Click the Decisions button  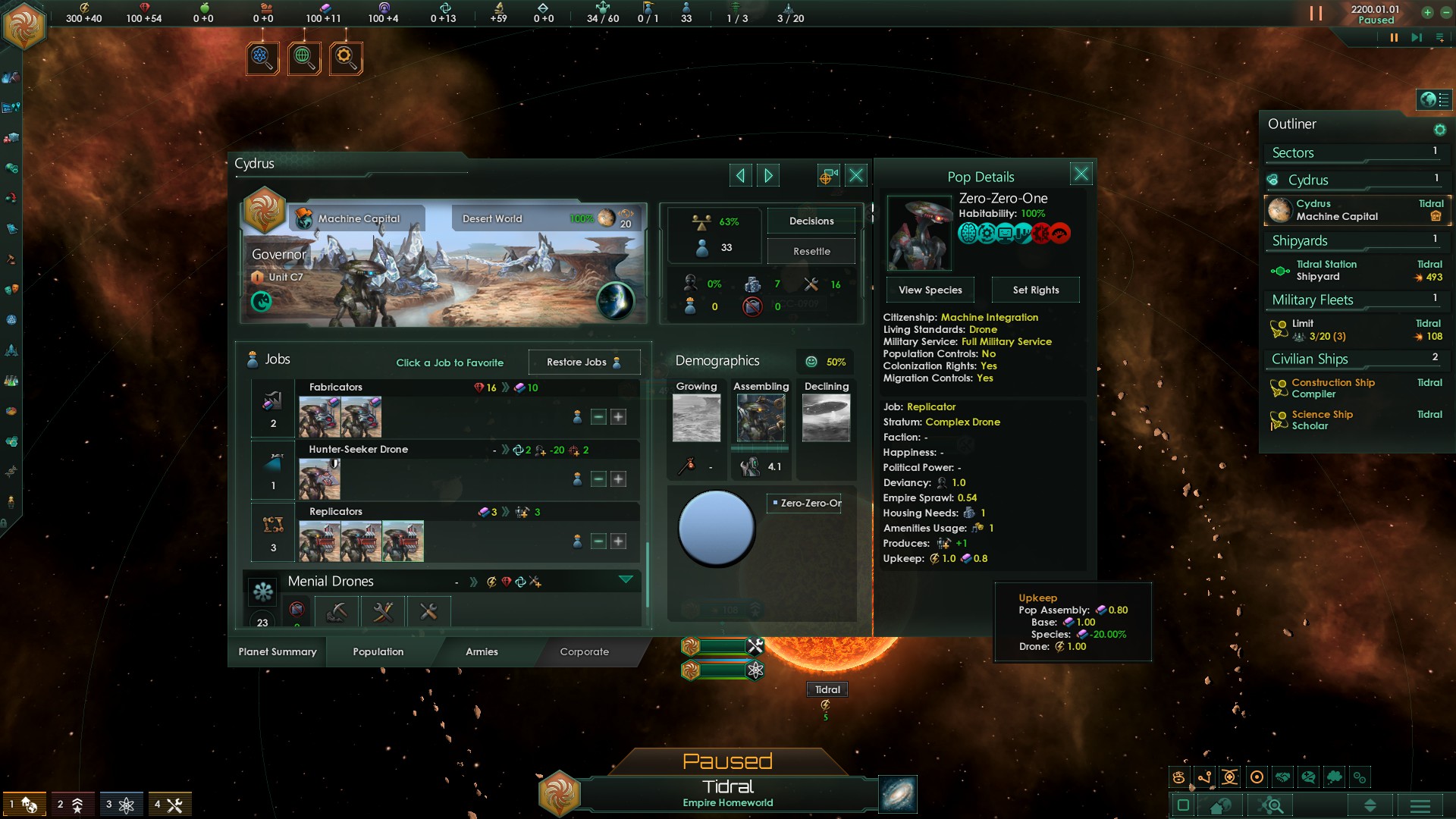tap(811, 221)
